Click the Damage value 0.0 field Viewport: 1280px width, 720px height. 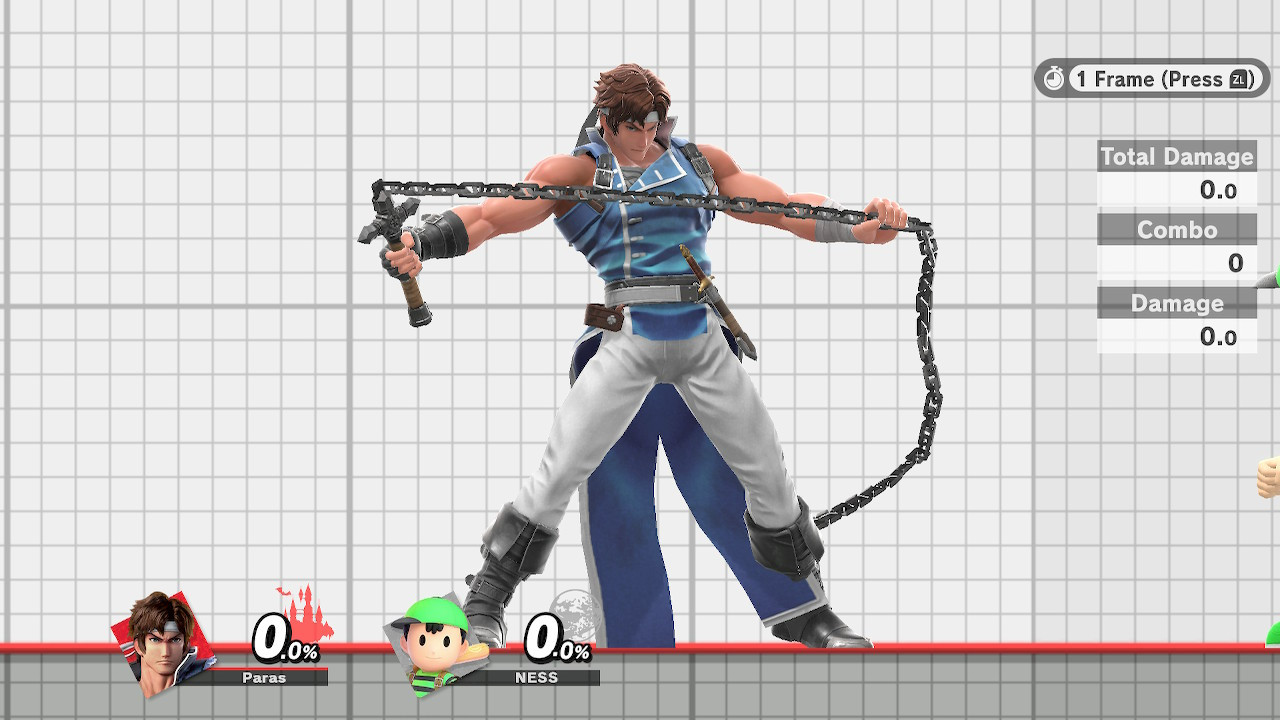tap(1218, 337)
